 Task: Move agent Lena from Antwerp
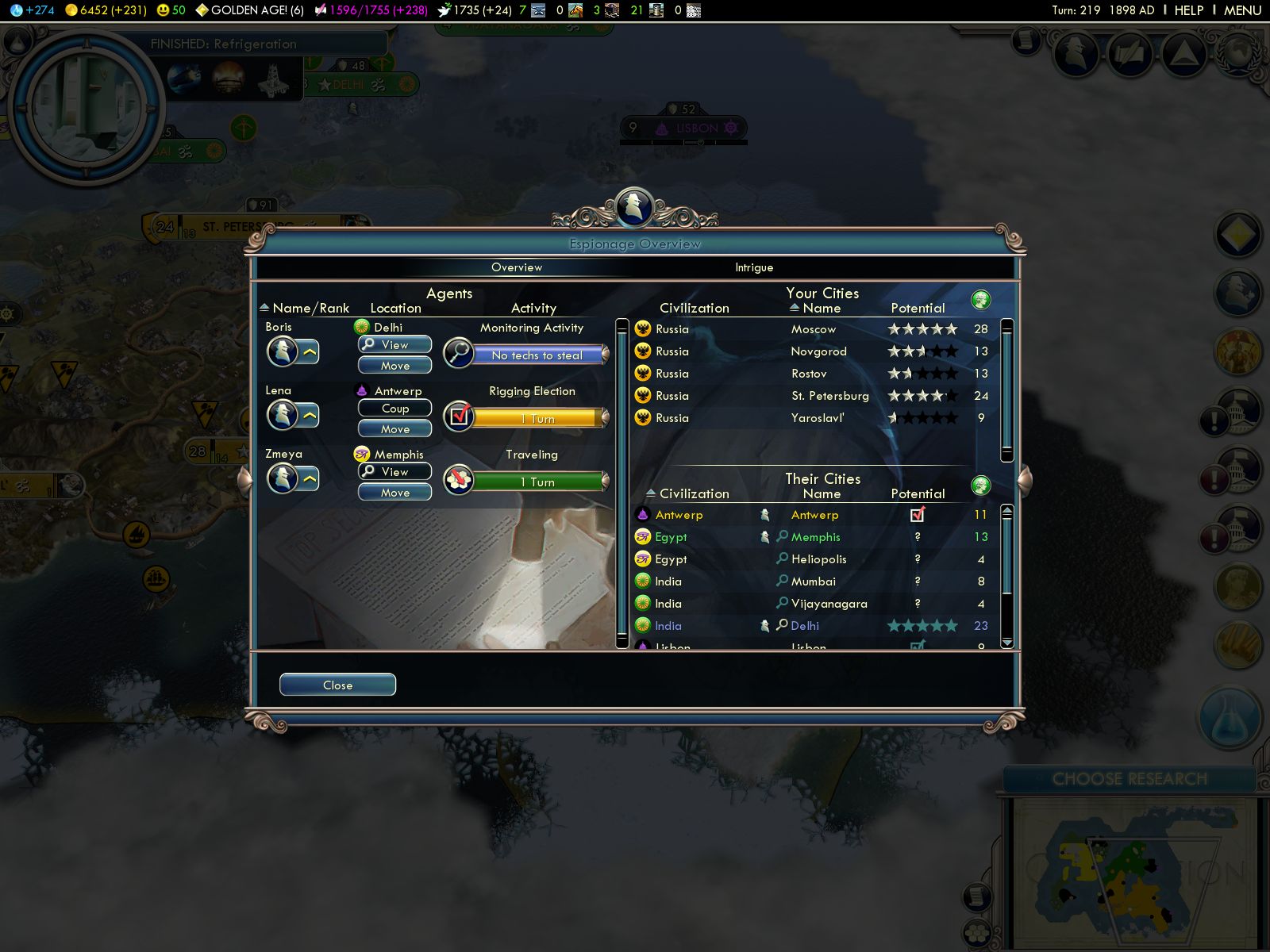click(394, 428)
